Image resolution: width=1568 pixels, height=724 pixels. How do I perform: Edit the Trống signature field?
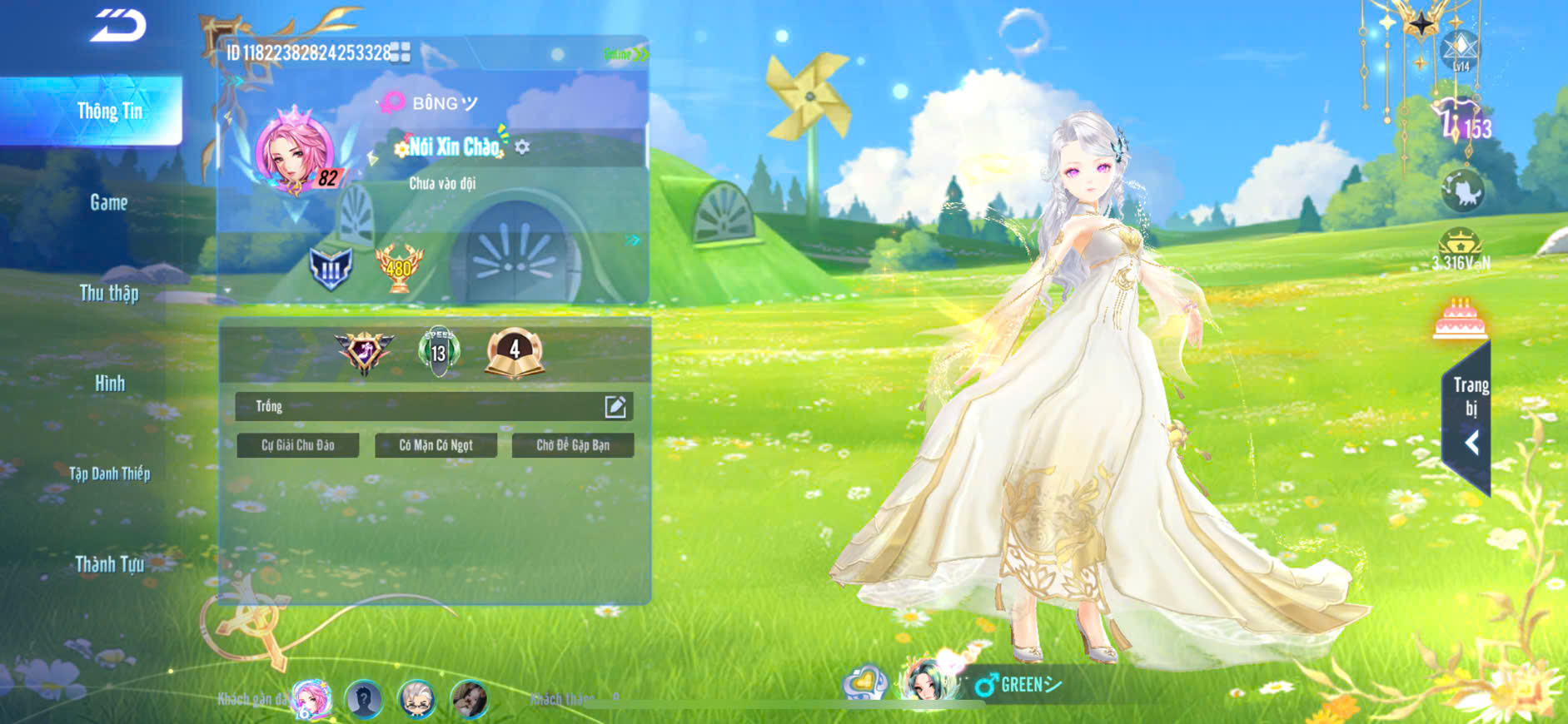pyautogui.click(x=615, y=406)
